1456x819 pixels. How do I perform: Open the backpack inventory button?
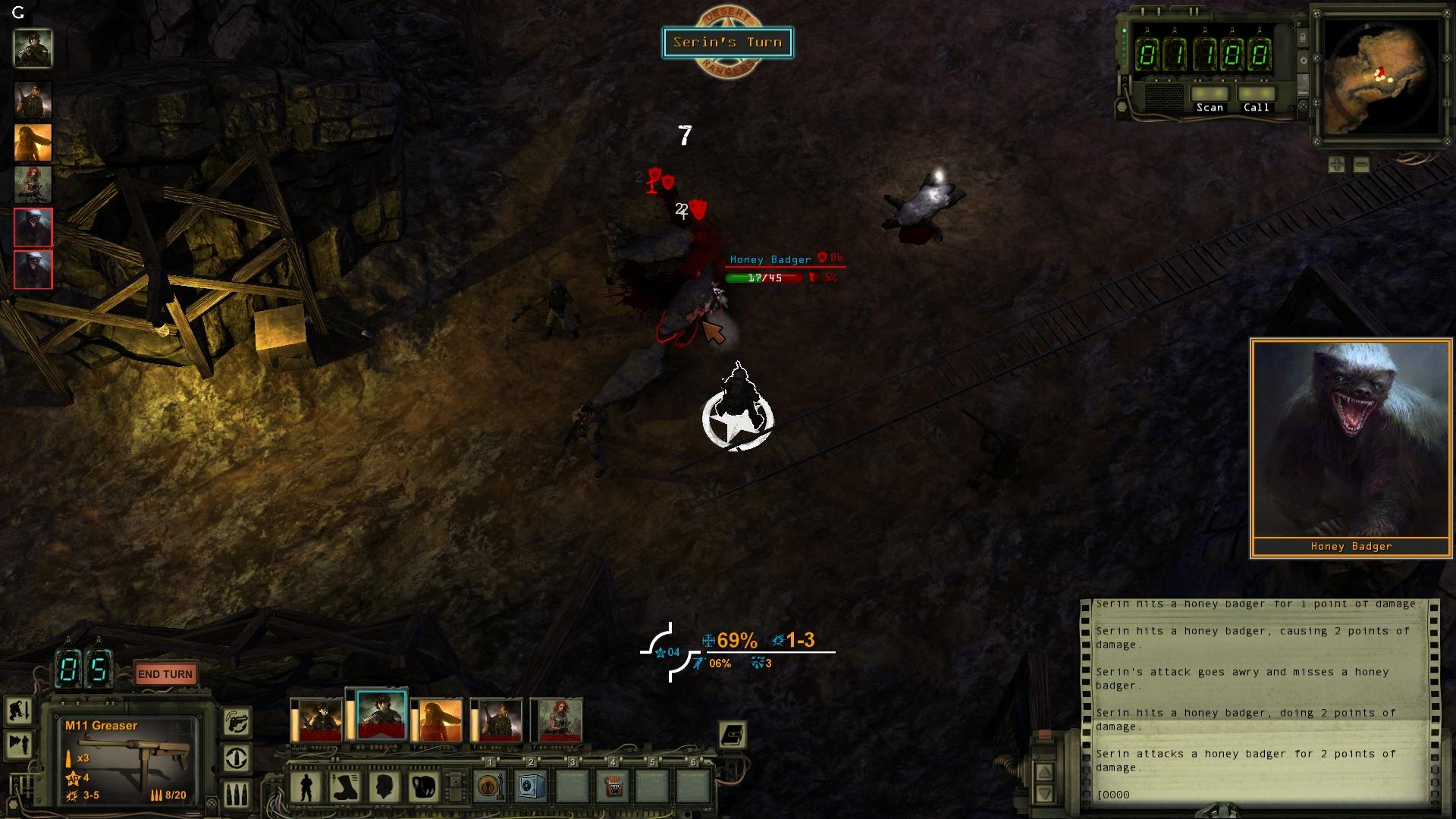tap(424, 787)
